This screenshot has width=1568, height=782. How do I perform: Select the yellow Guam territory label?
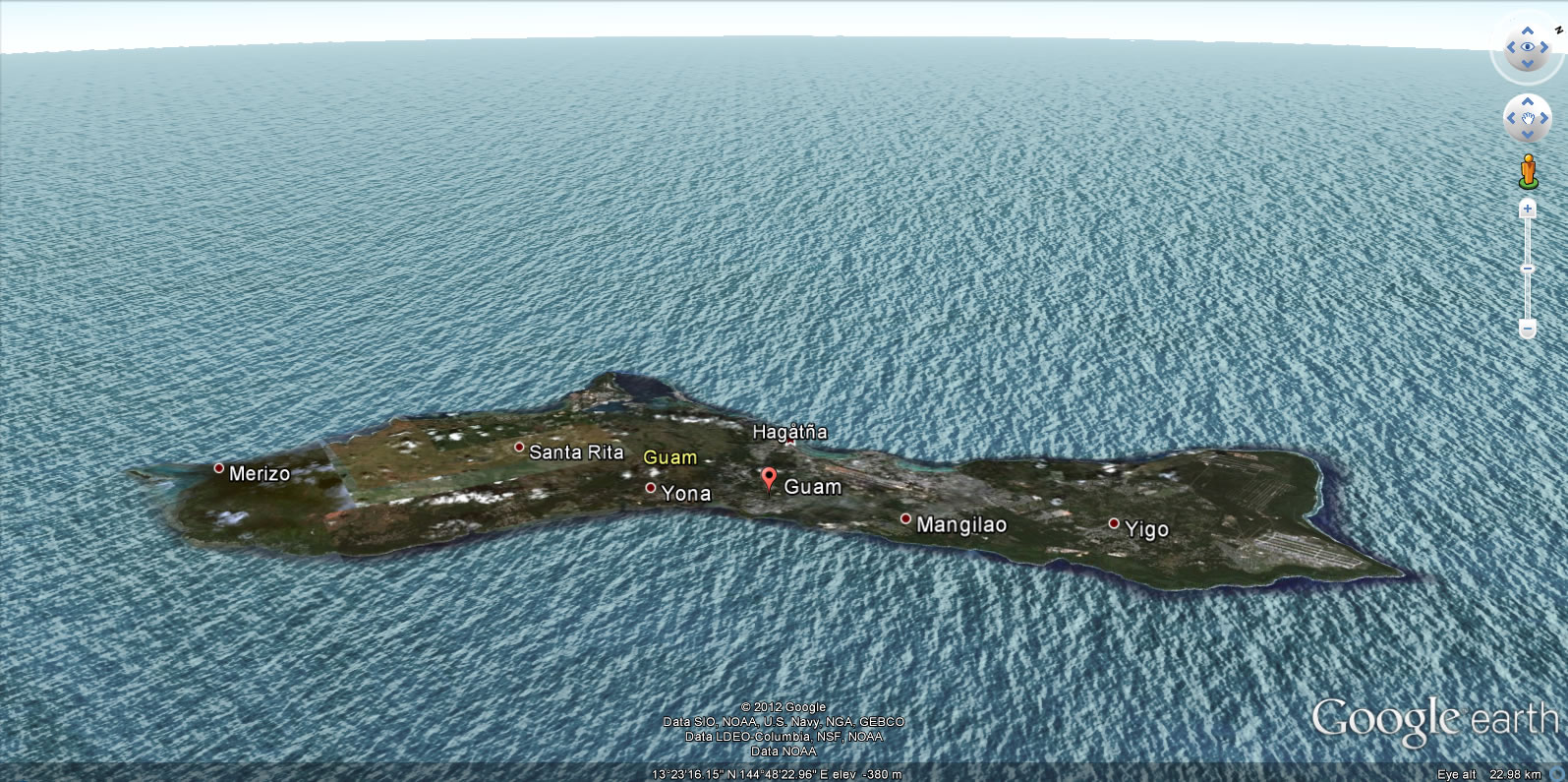(x=669, y=457)
